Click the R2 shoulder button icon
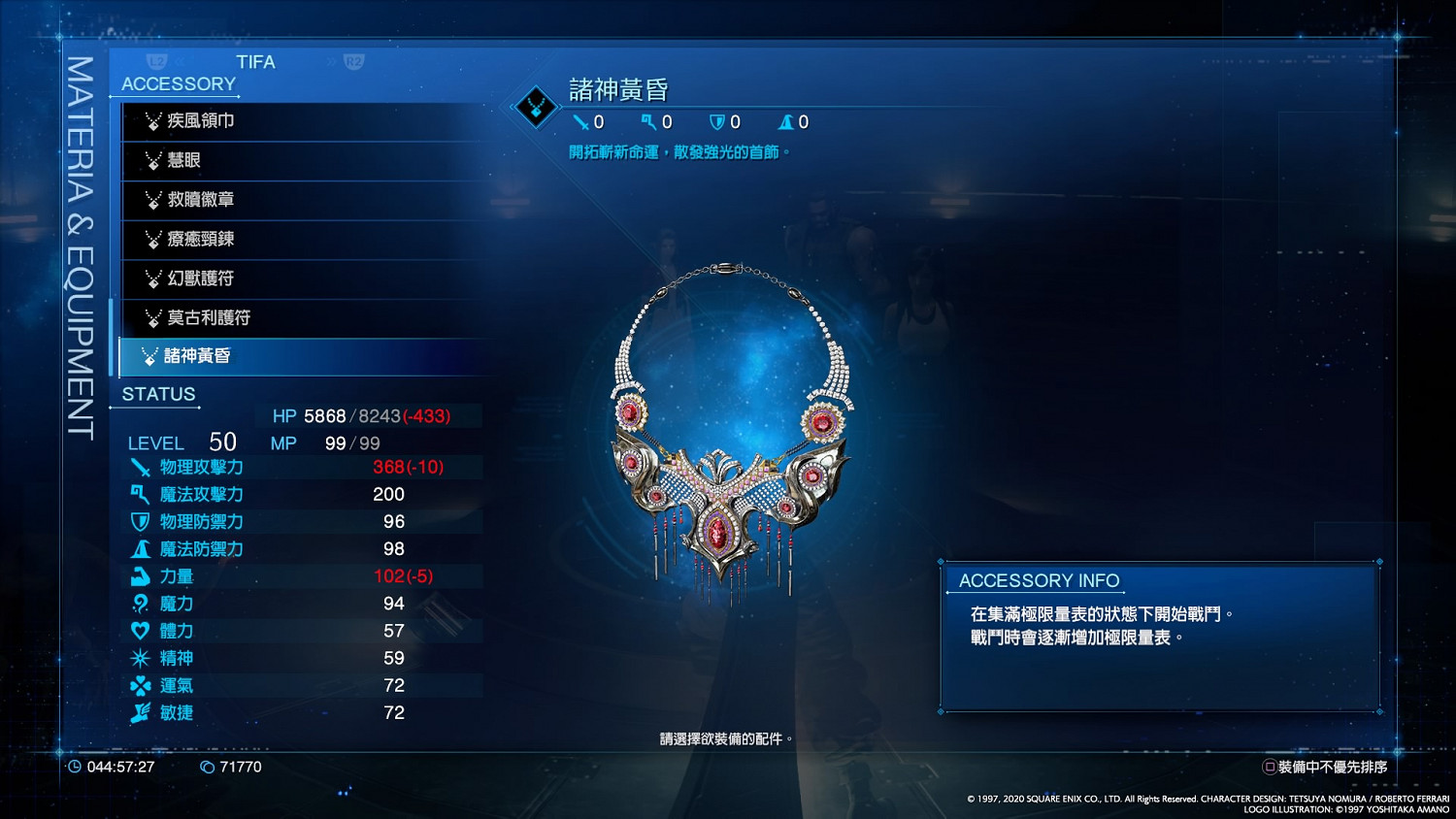Viewport: 1456px width, 819px height. (x=355, y=61)
